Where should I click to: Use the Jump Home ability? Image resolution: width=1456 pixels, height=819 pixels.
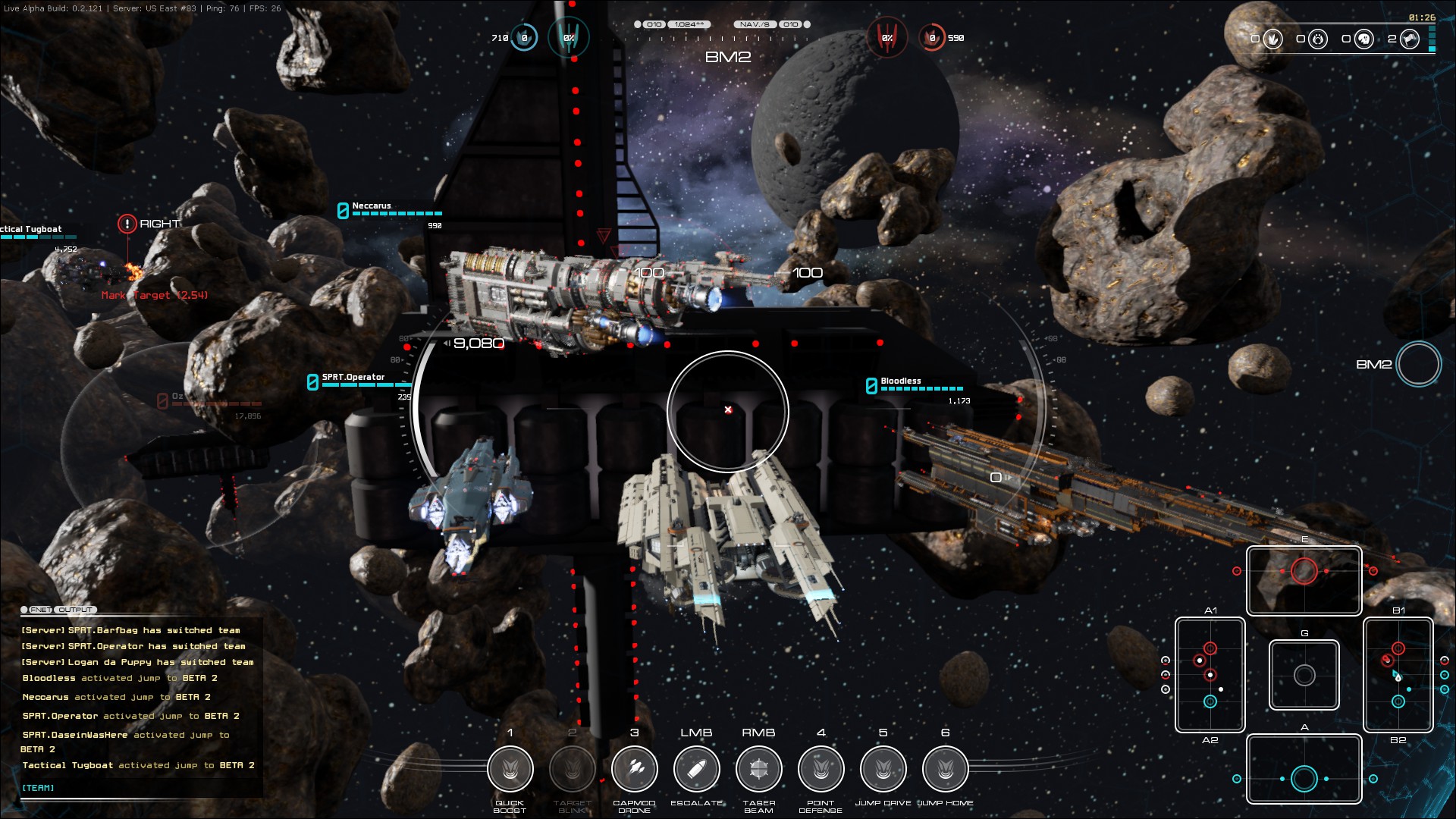(946, 769)
